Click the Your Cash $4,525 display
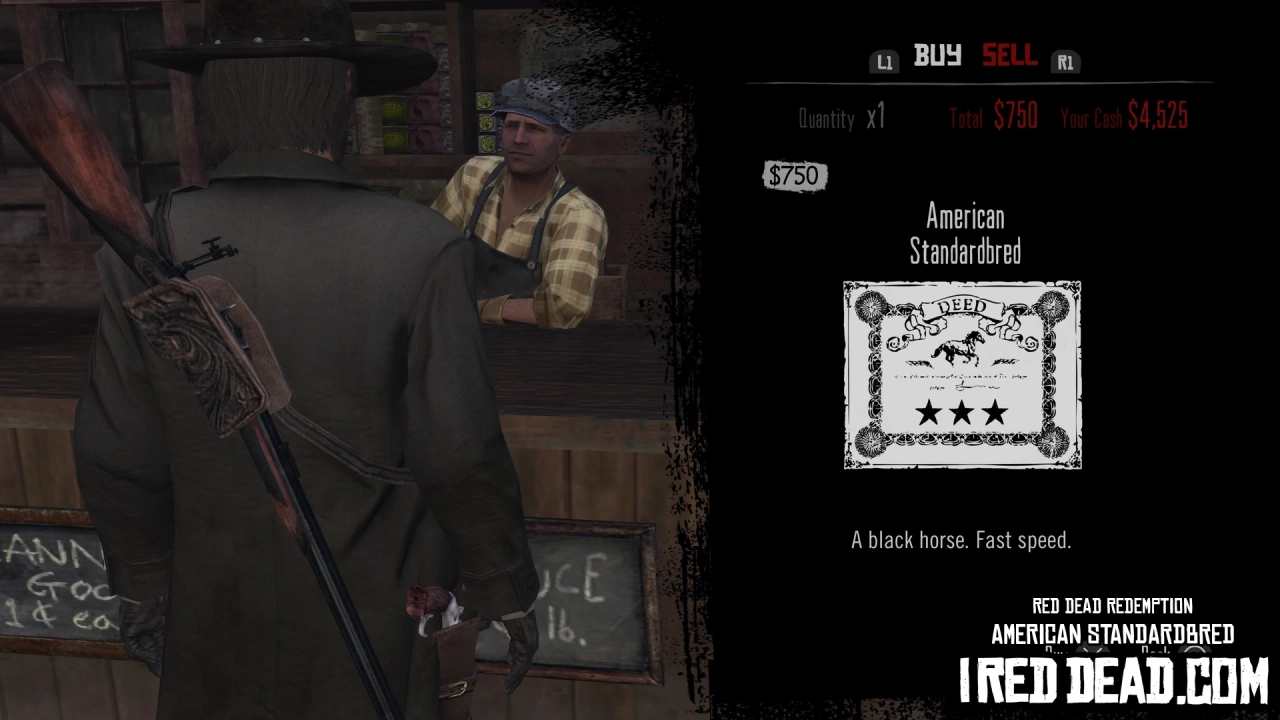This screenshot has height=720, width=1280. click(x=1124, y=117)
